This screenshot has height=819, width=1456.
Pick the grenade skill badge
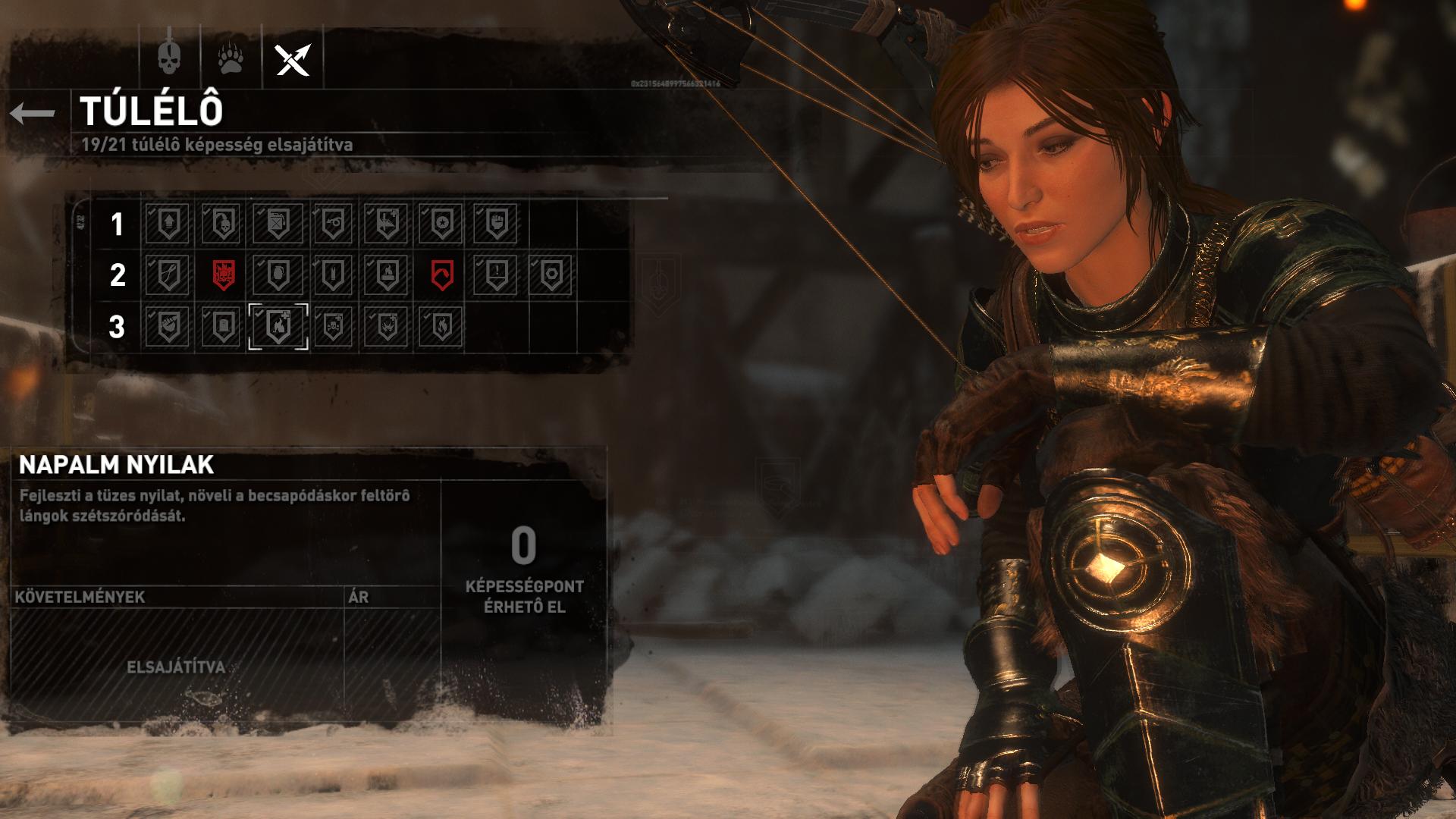point(277,275)
